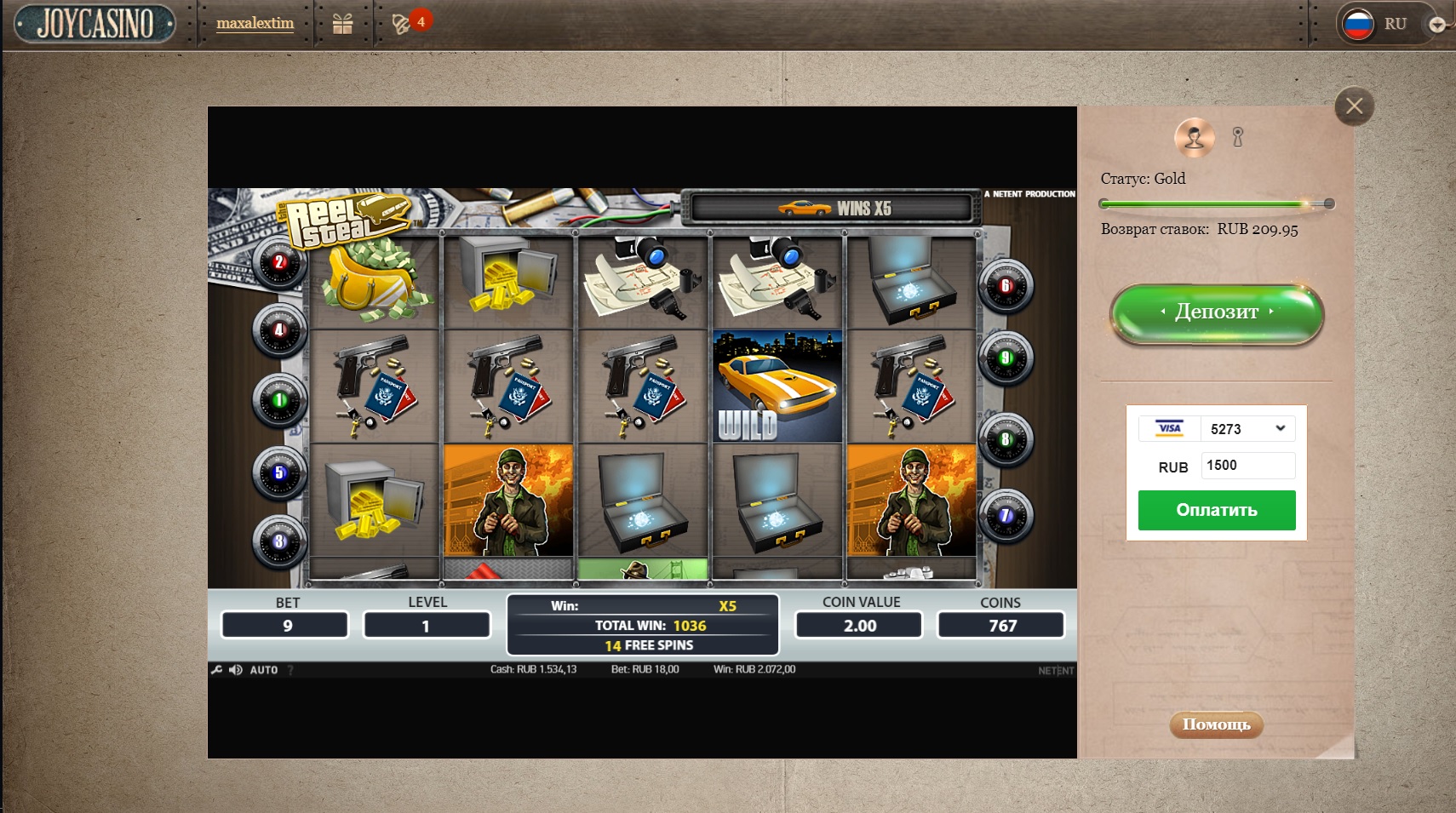Select payline number 2 indicator
Image resolution: width=1456 pixels, height=813 pixels.
coord(279,262)
